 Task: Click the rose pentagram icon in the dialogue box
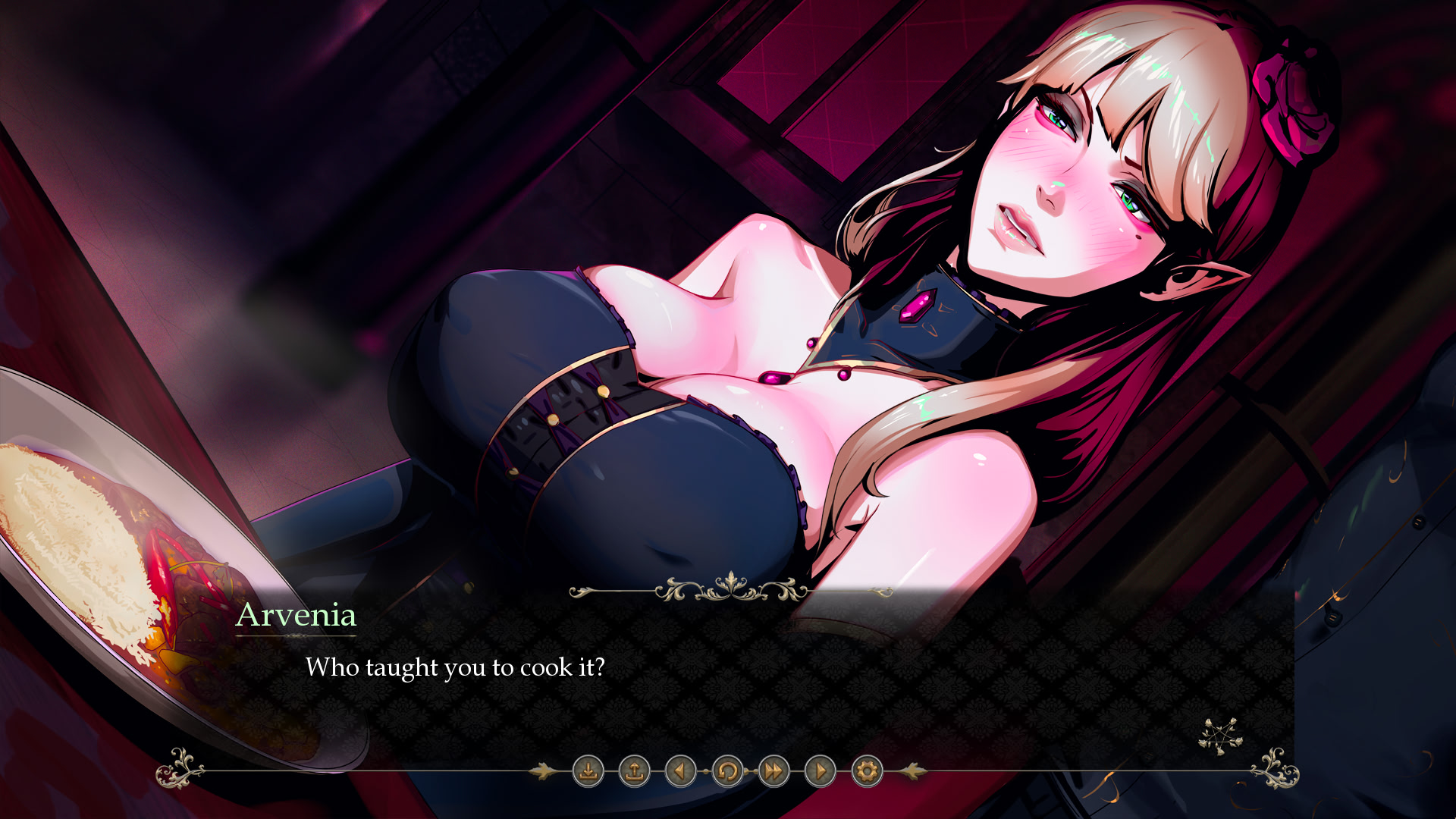click(1219, 736)
